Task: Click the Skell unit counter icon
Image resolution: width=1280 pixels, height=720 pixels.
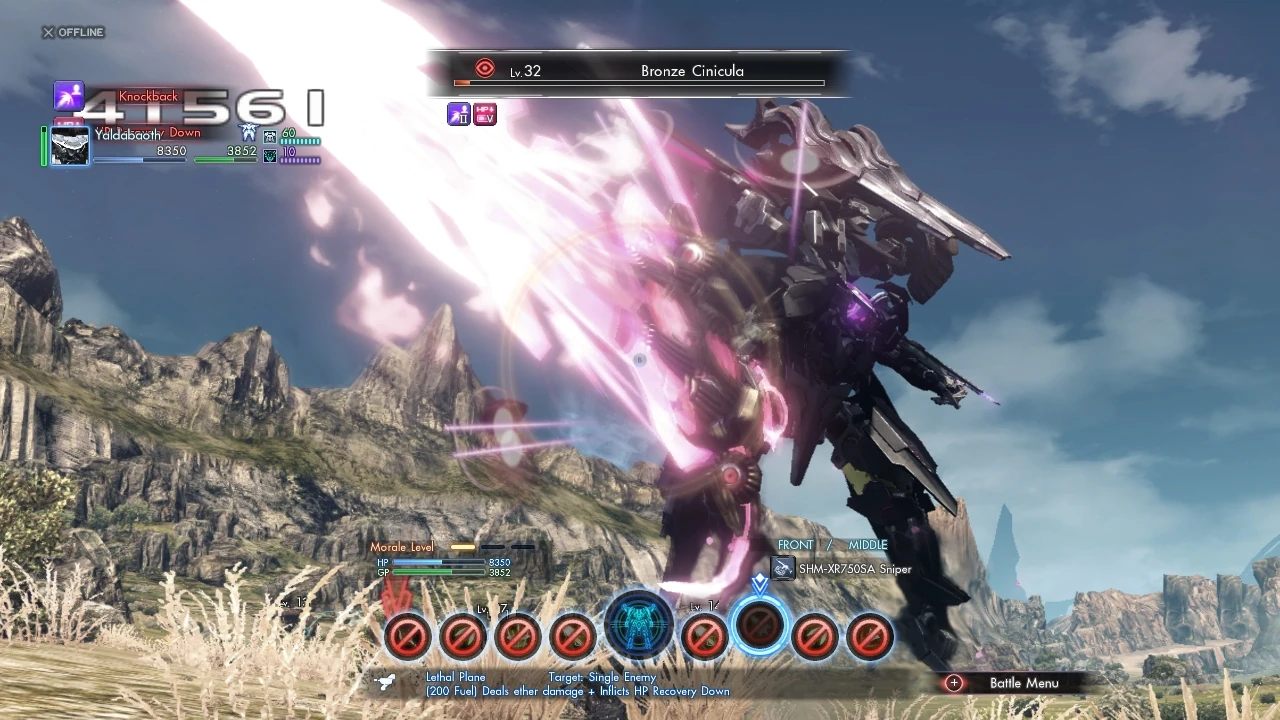Action: click(268, 139)
